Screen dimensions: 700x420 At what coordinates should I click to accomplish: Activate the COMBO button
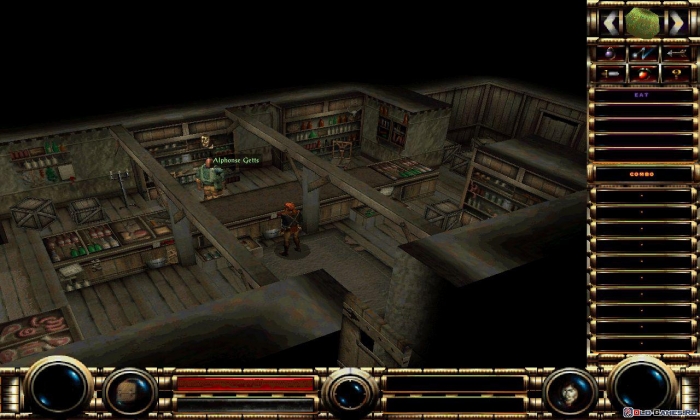click(643, 174)
